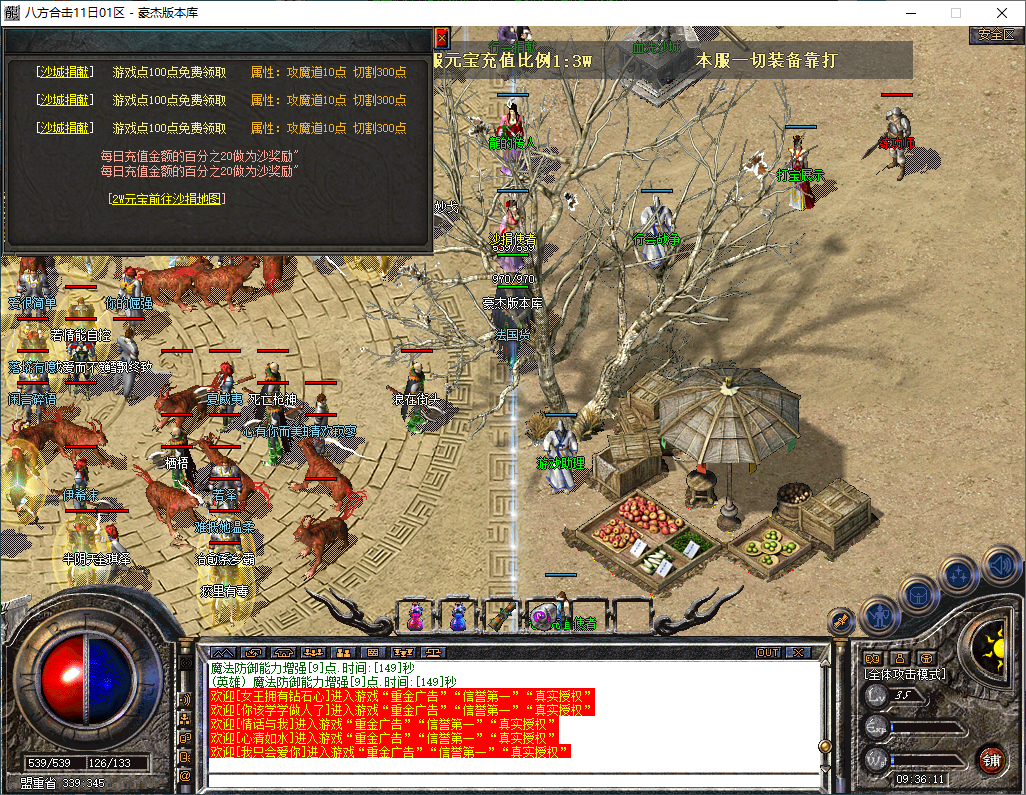Follow the 2W元宝前往沙捐地图 link
The height and width of the screenshot is (795, 1026).
167,199
